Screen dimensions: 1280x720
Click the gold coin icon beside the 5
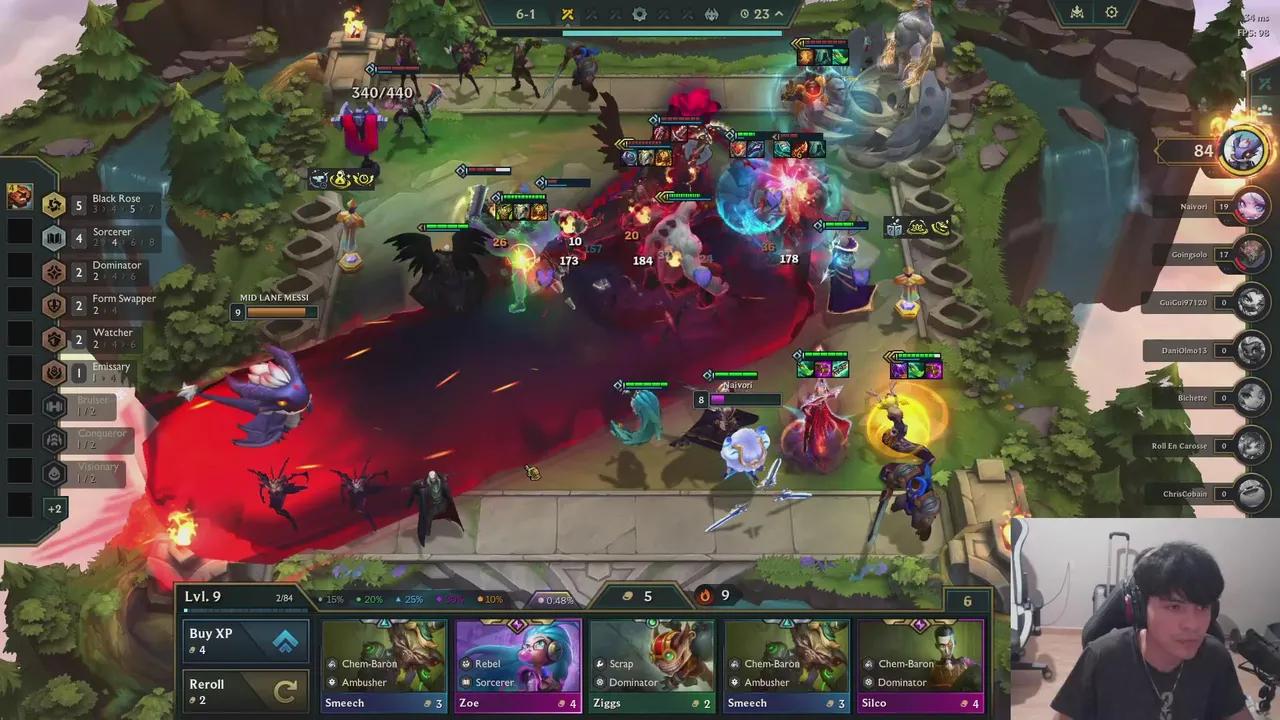[628, 596]
